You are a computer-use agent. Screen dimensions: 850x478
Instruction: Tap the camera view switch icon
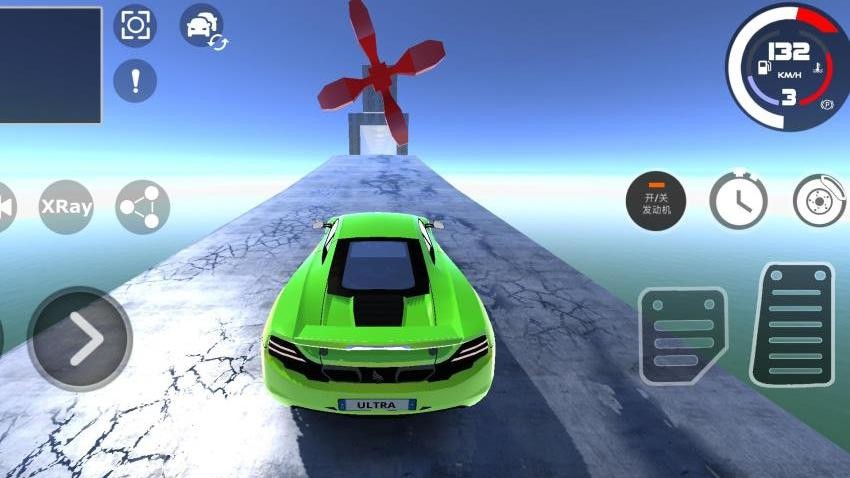tap(135, 25)
